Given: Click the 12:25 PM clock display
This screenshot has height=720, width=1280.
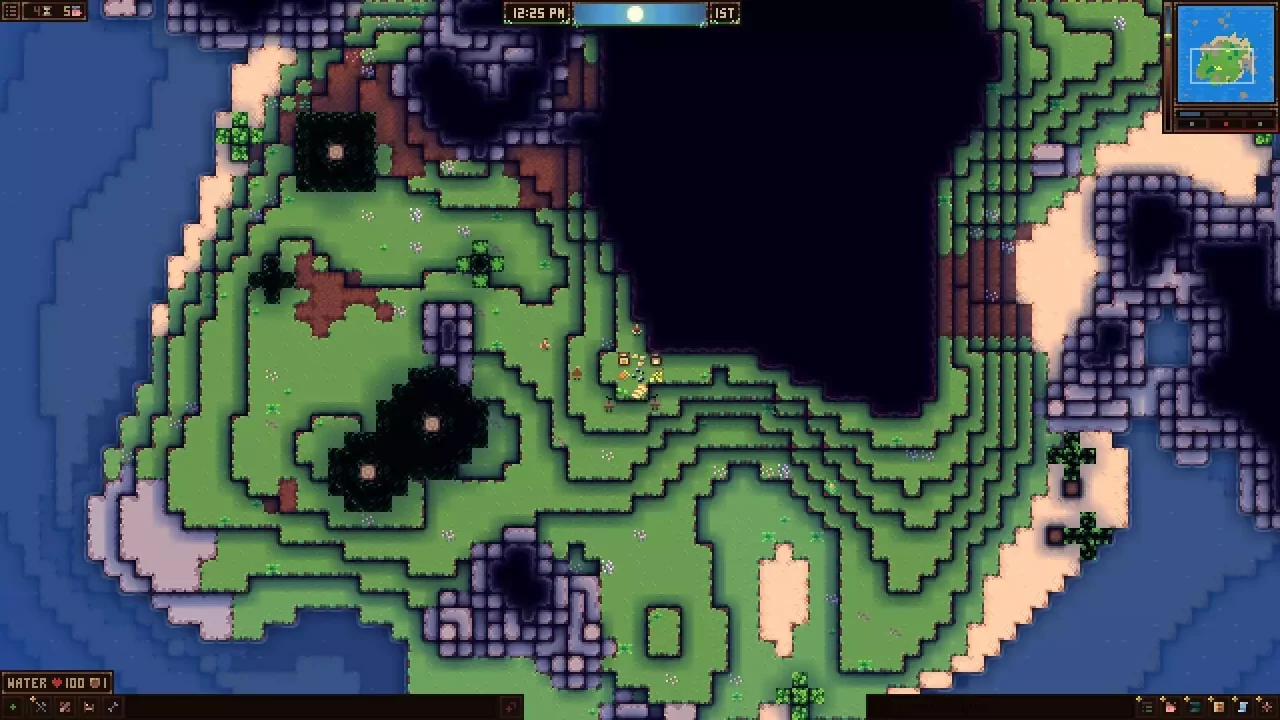Looking at the screenshot, I should coord(536,13).
